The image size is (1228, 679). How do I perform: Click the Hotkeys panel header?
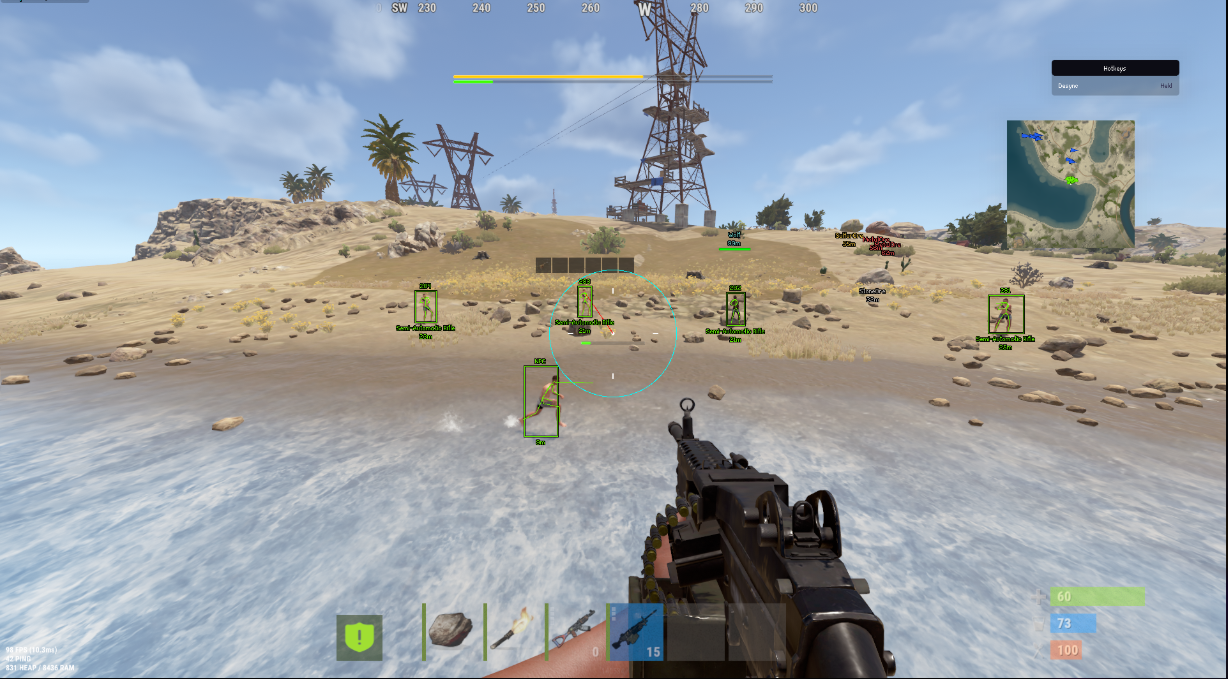[x=1114, y=68]
